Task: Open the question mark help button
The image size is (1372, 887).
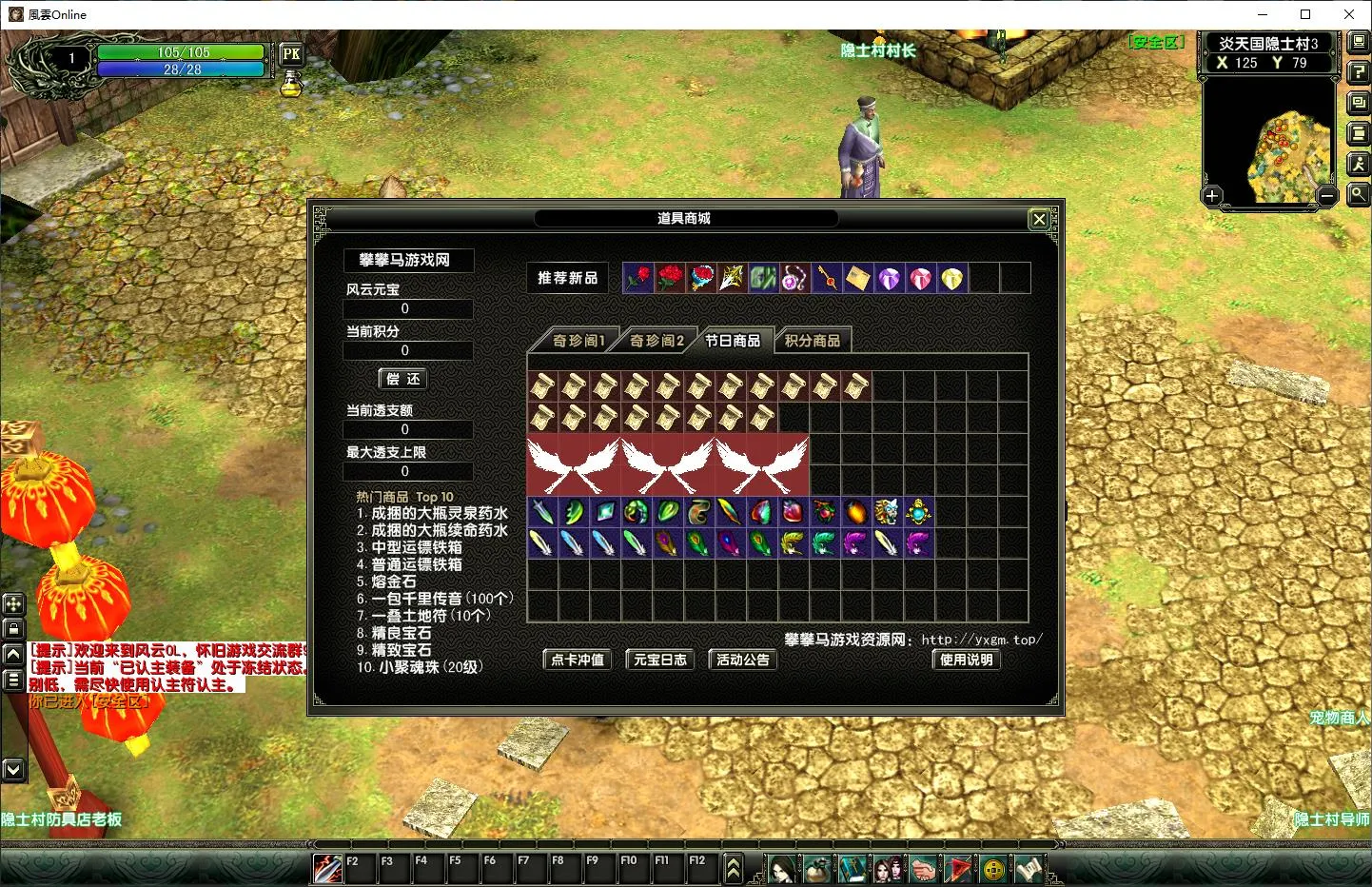Action: click(x=1359, y=73)
